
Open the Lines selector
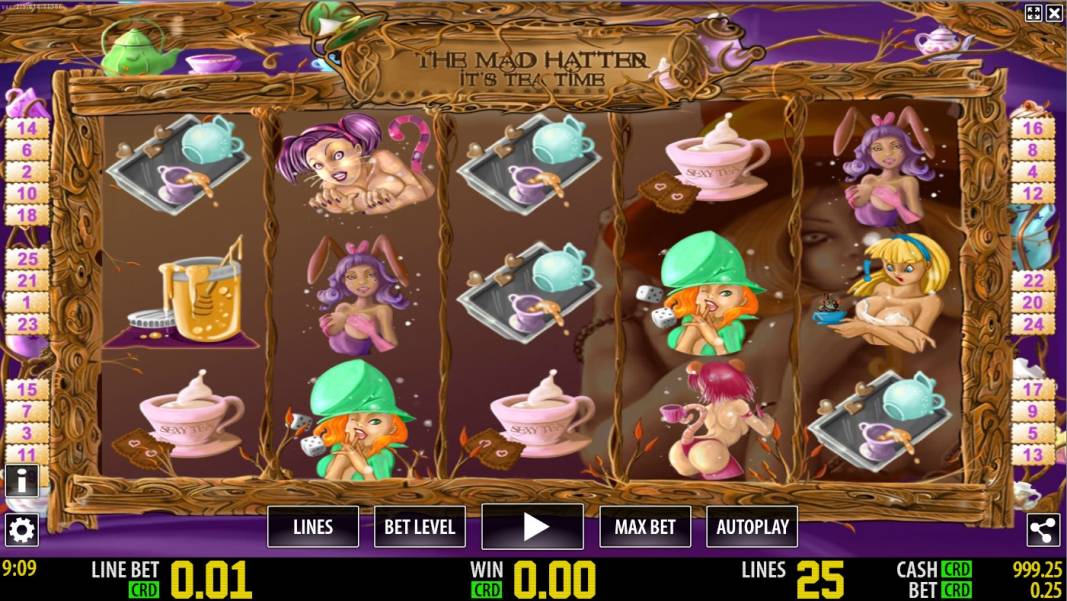tap(313, 526)
